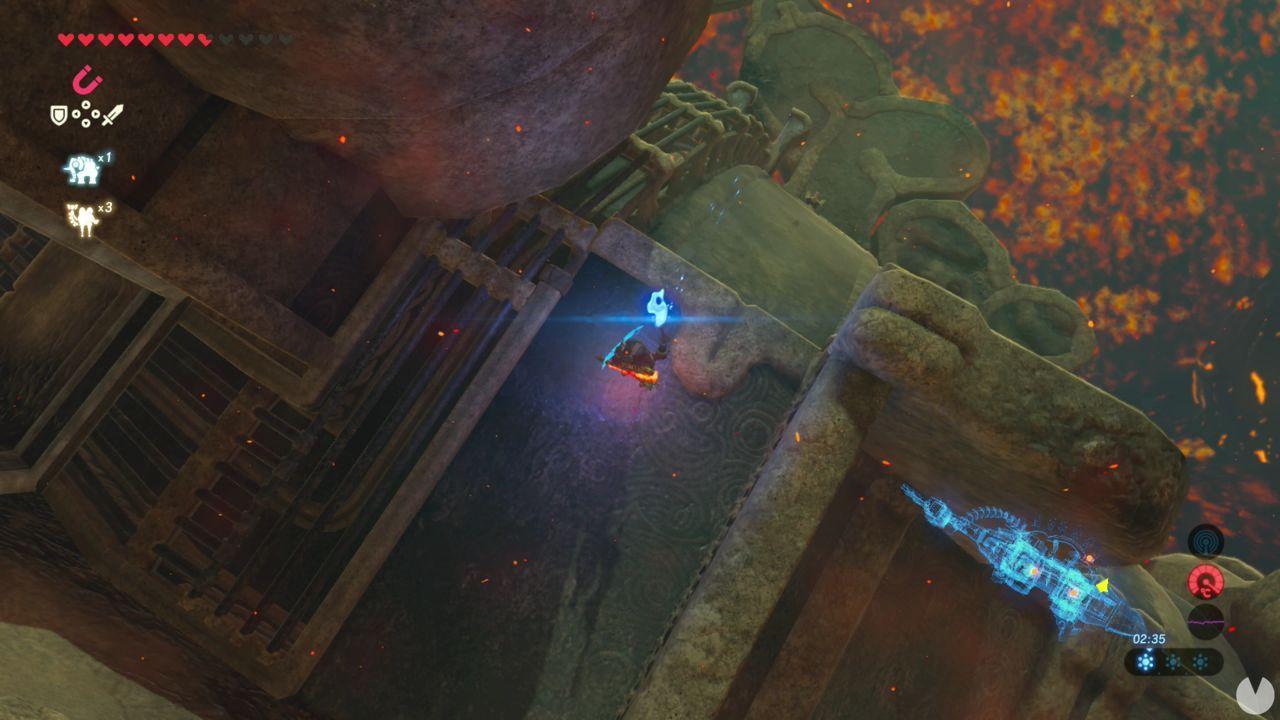1280x720 pixels.
Task: Expand the rune quick-select above Magnesis
Action: tap(84, 80)
